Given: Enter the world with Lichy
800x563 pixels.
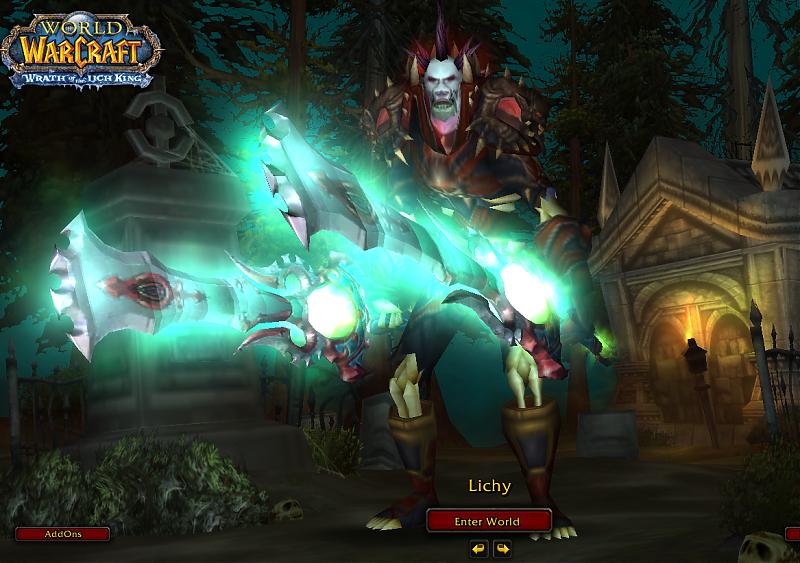Looking at the screenshot, I should [488, 521].
